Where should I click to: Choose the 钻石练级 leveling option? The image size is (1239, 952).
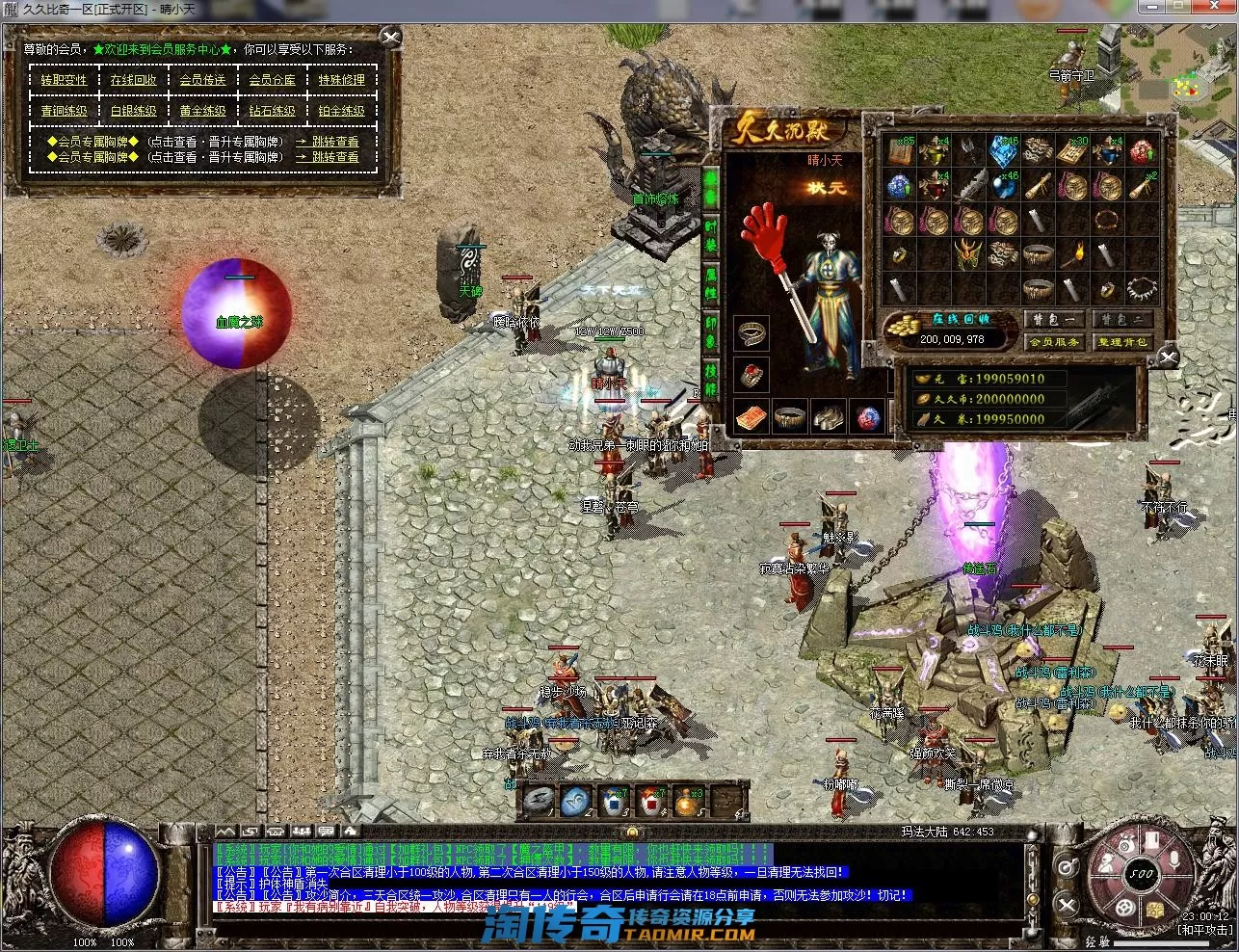pyautogui.click(x=272, y=112)
